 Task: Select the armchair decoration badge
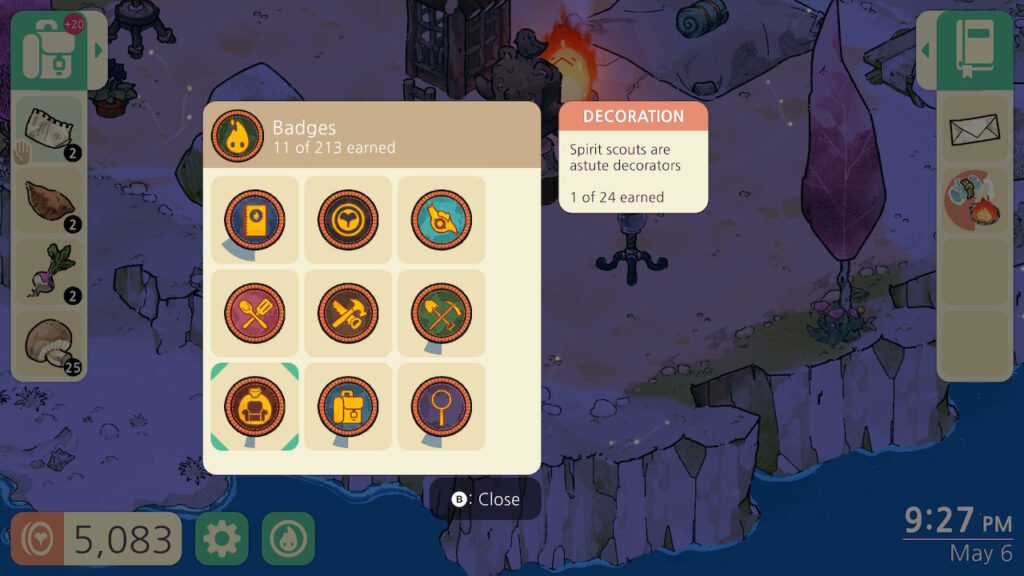(254, 406)
